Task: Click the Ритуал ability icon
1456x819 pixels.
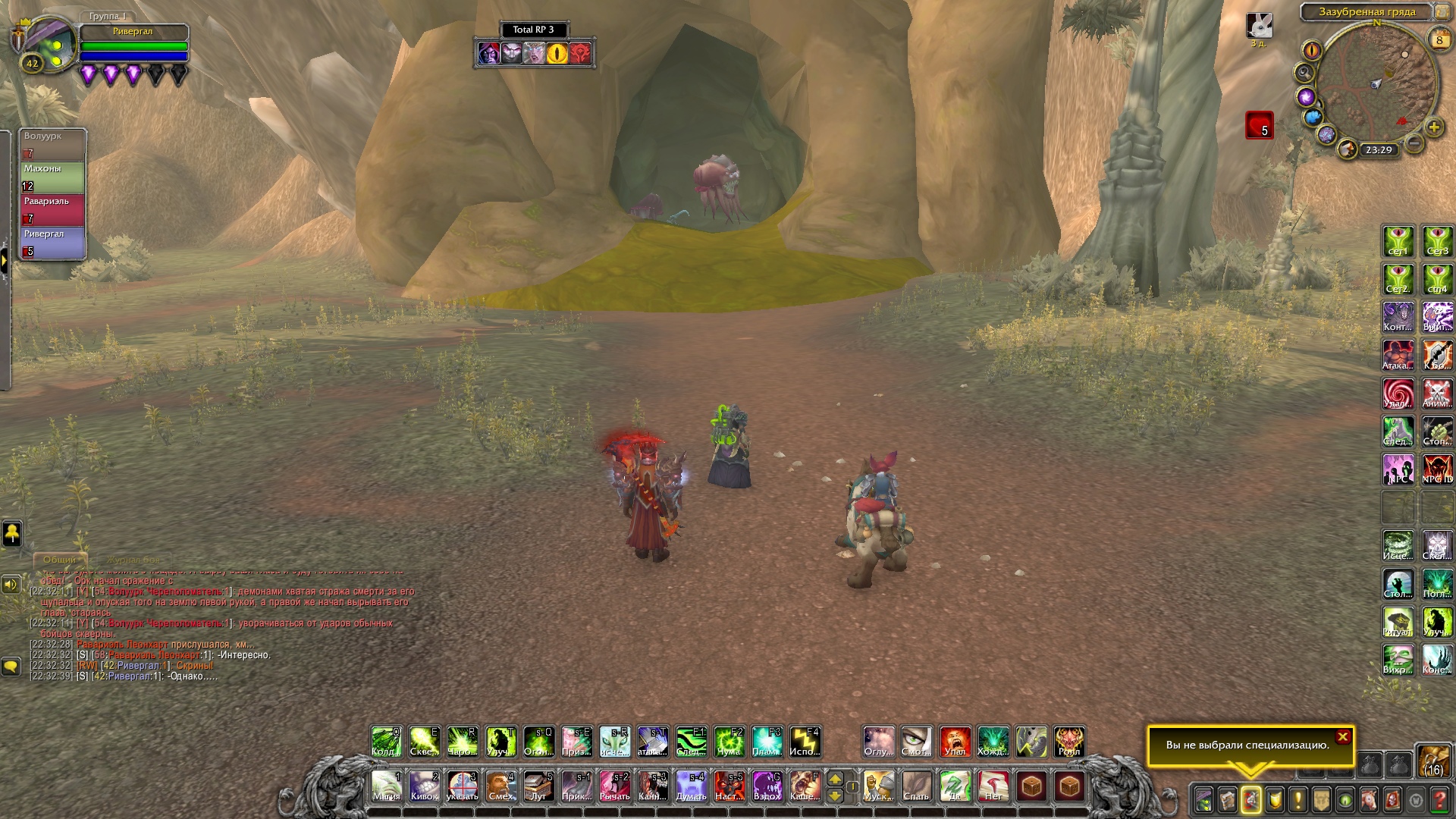Action: [1398, 622]
